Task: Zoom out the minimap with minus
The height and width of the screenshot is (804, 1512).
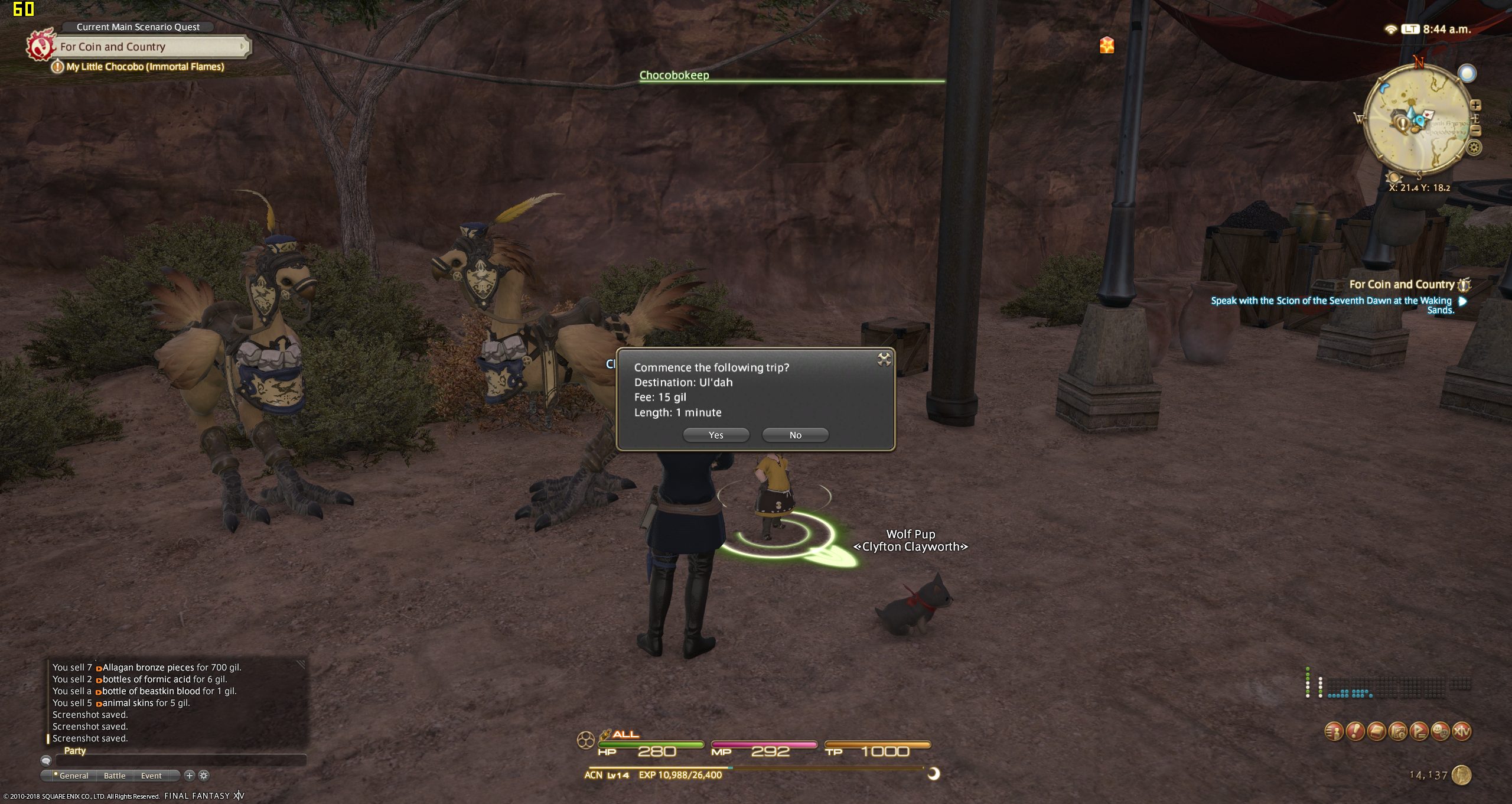Action: click(x=1475, y=131)
